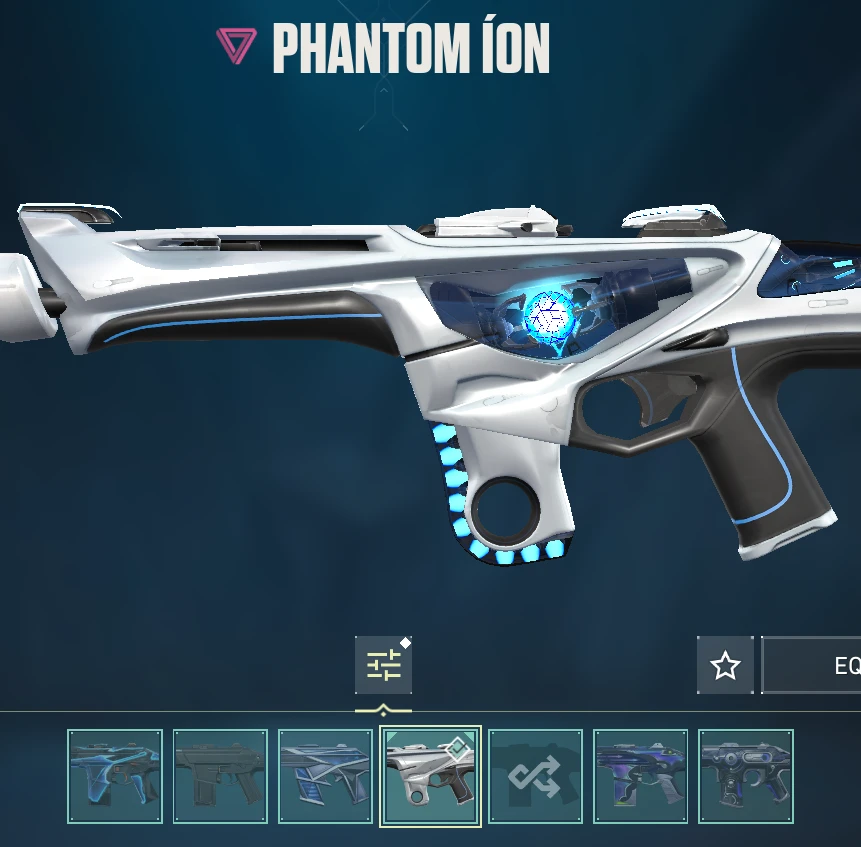The width and height of the screenshot is (861, 847).
Task: Select the blue-glowing black Phantom skin thumbnail
Action: [x=115, y=776]
